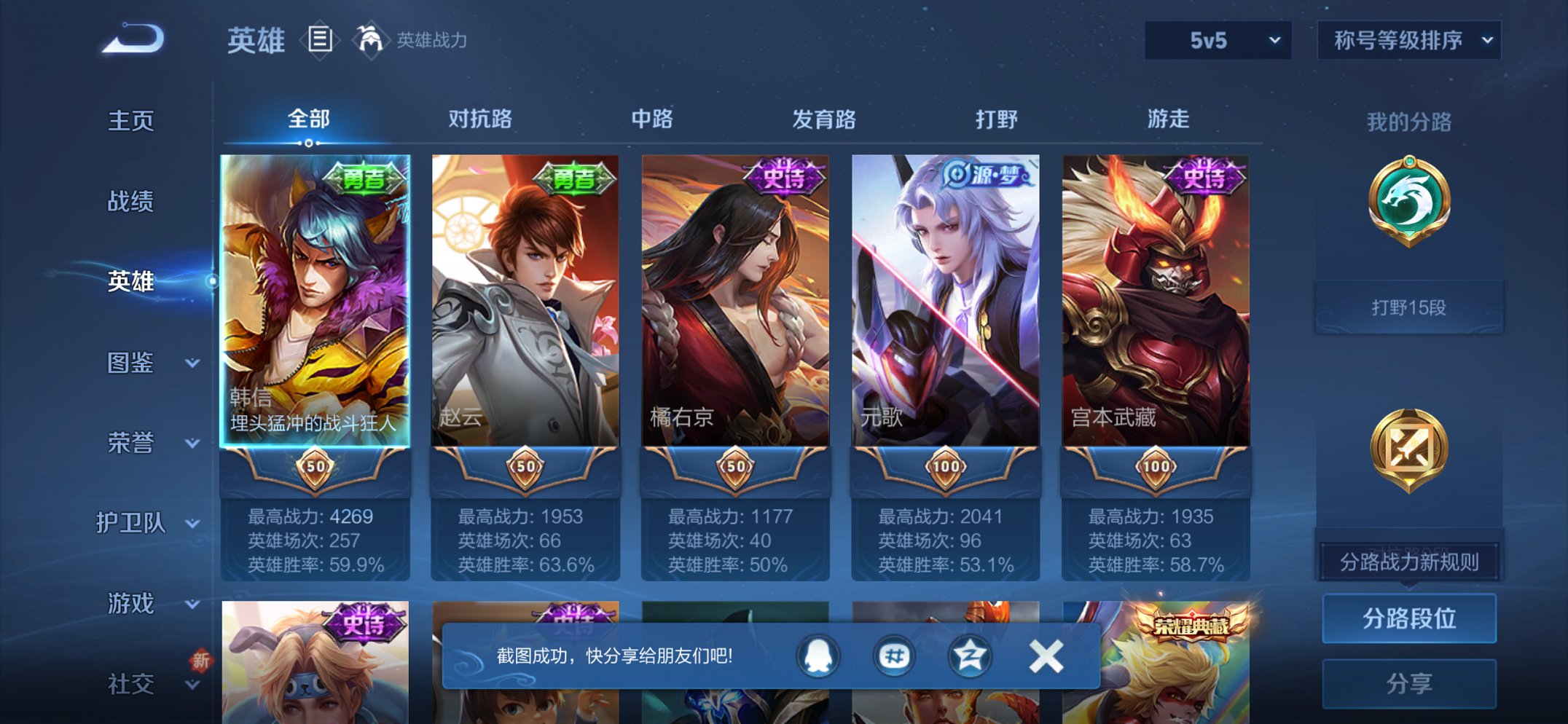Share the screenshot via the hashtag community icon
The height and width of the screenshot is (724, 1568).
coord(895,656)
